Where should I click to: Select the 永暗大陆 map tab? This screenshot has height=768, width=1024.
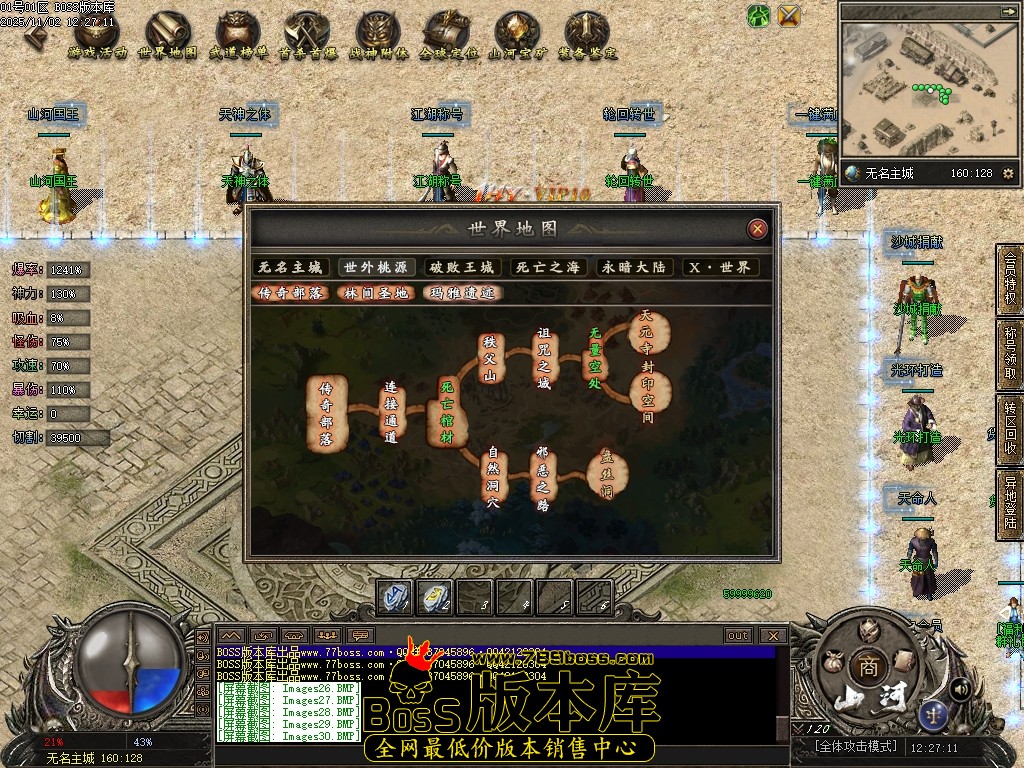pos(633,267)
